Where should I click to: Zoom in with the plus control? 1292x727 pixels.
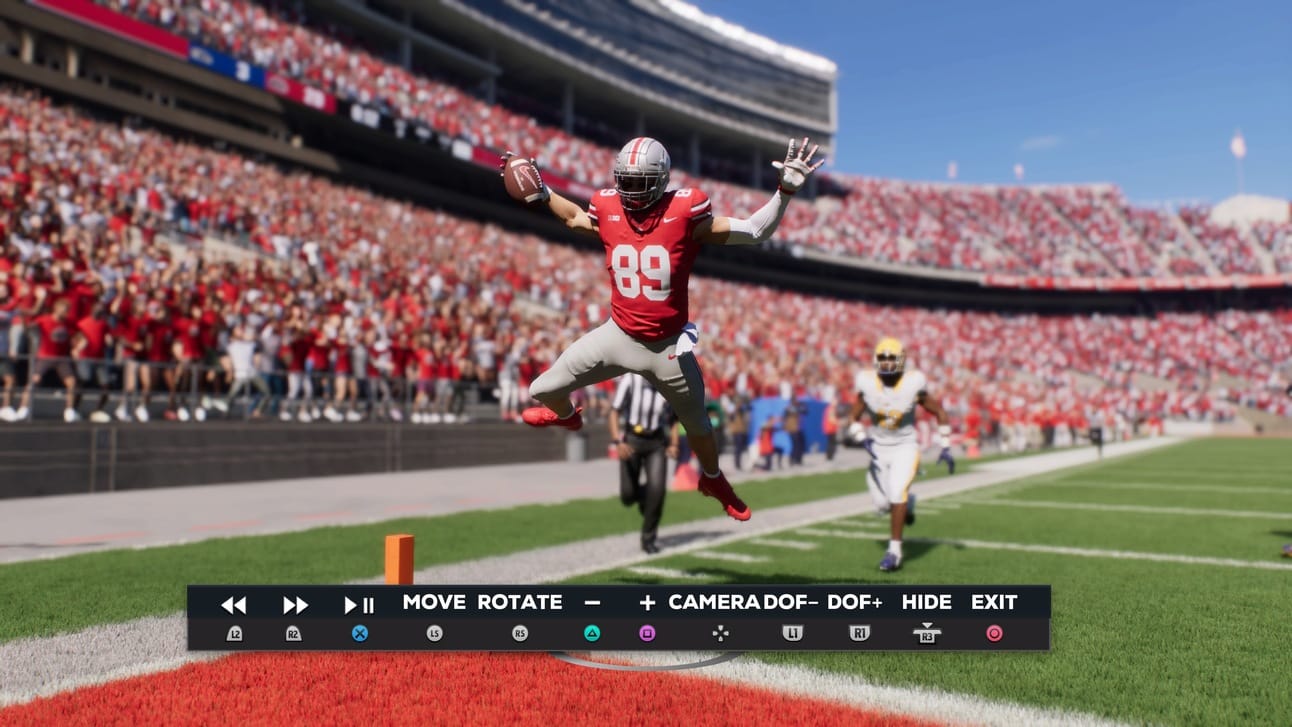pos(647,602)
